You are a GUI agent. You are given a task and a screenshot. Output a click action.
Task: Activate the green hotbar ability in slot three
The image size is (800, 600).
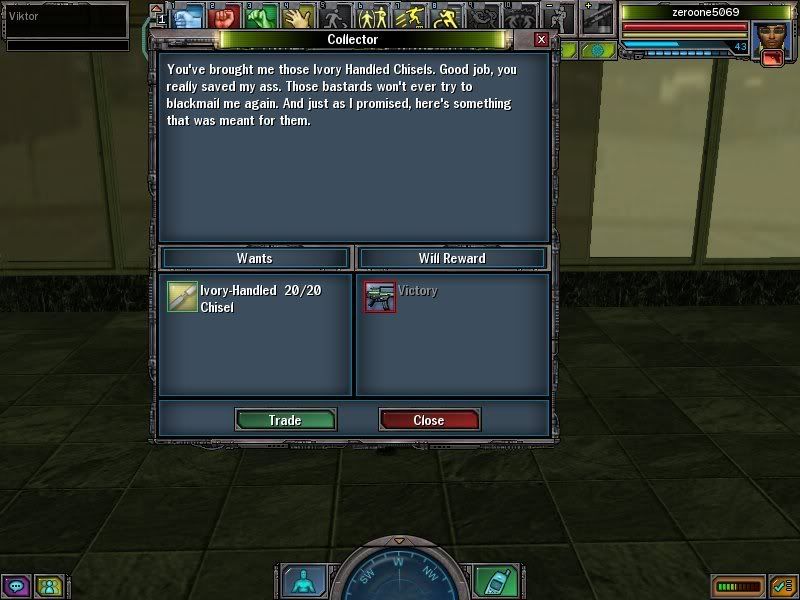(262, 16)
